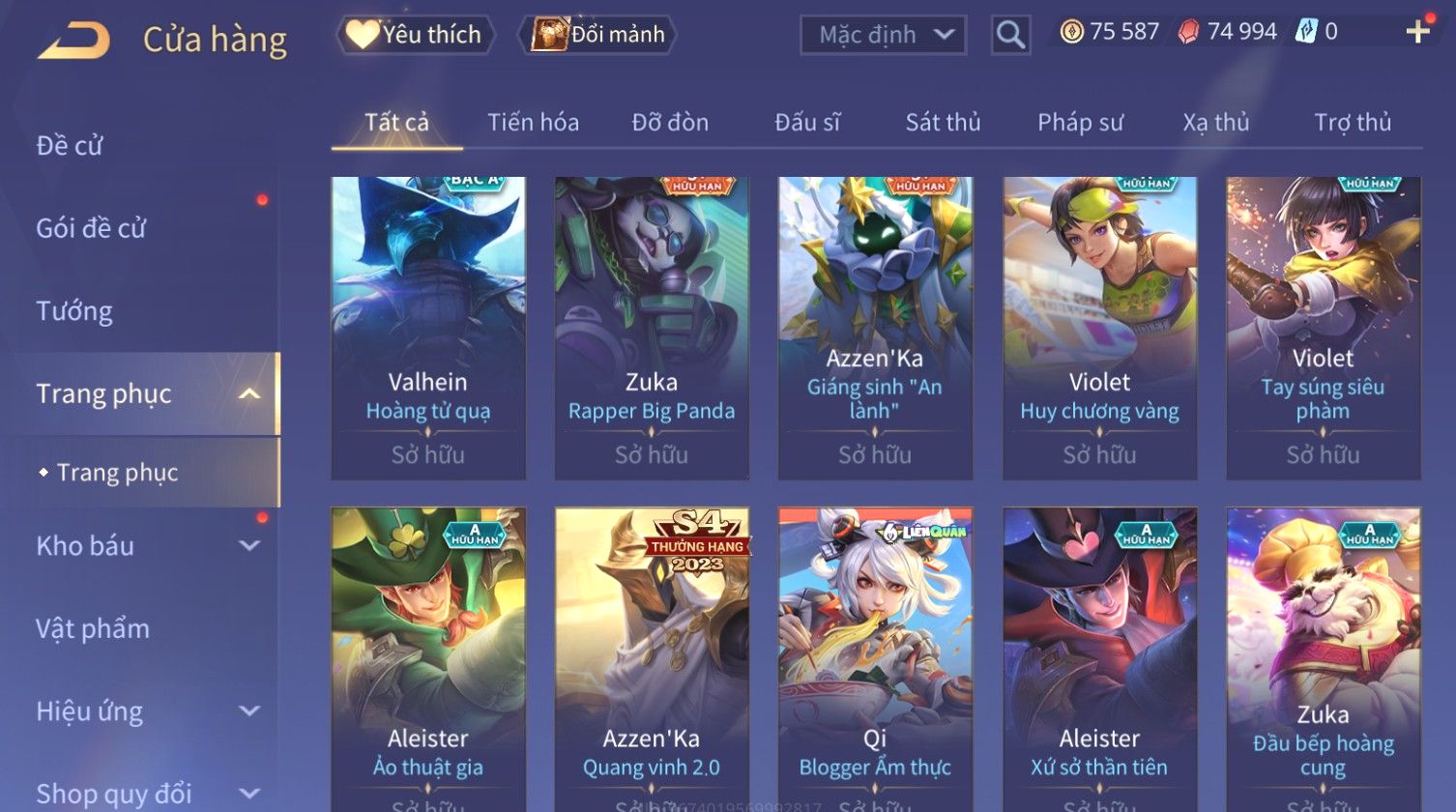The height and width of the screenshot is (812, 1456).
Task: Select the Valhein Hoàng tử quạ skin
Action: pos(428,328)
